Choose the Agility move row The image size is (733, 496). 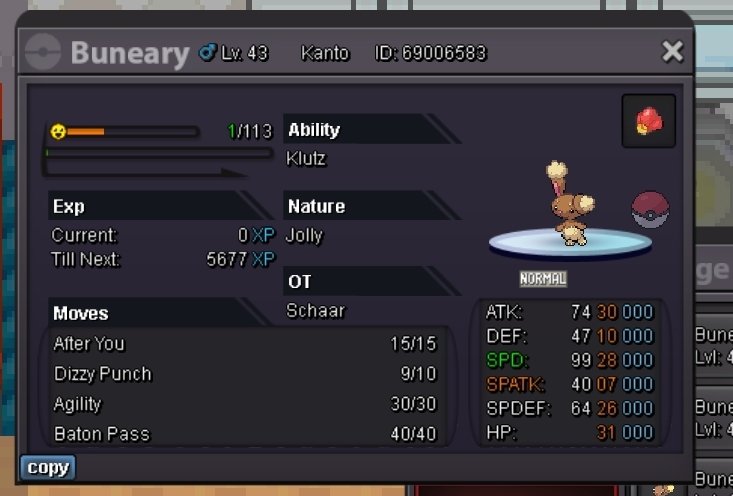coord(245,404)
